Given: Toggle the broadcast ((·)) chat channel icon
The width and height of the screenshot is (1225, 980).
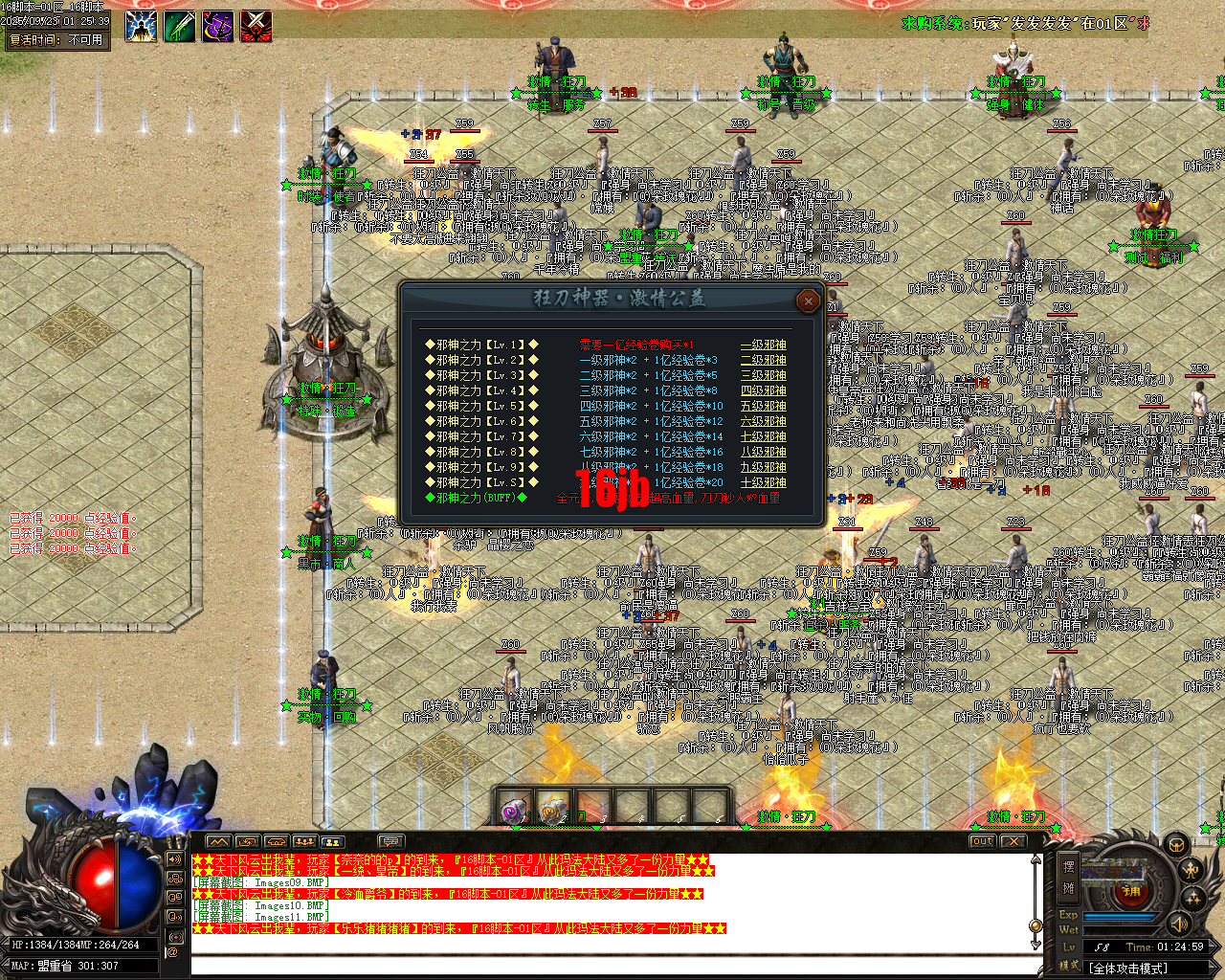Looking at the screenshot, I should (176, 936).
